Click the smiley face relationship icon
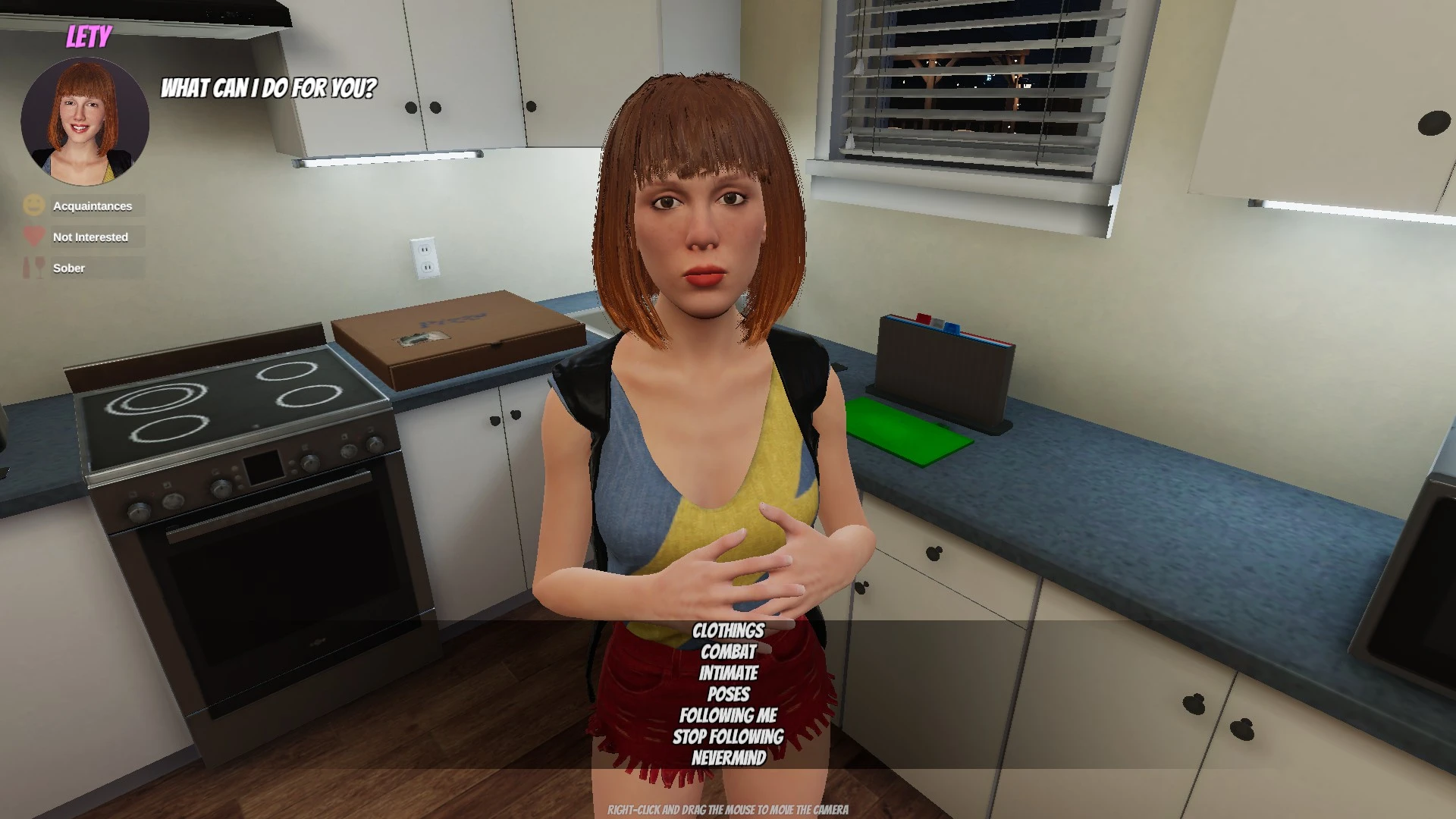This screenshot has width=1456, height=819. [33, 204]
